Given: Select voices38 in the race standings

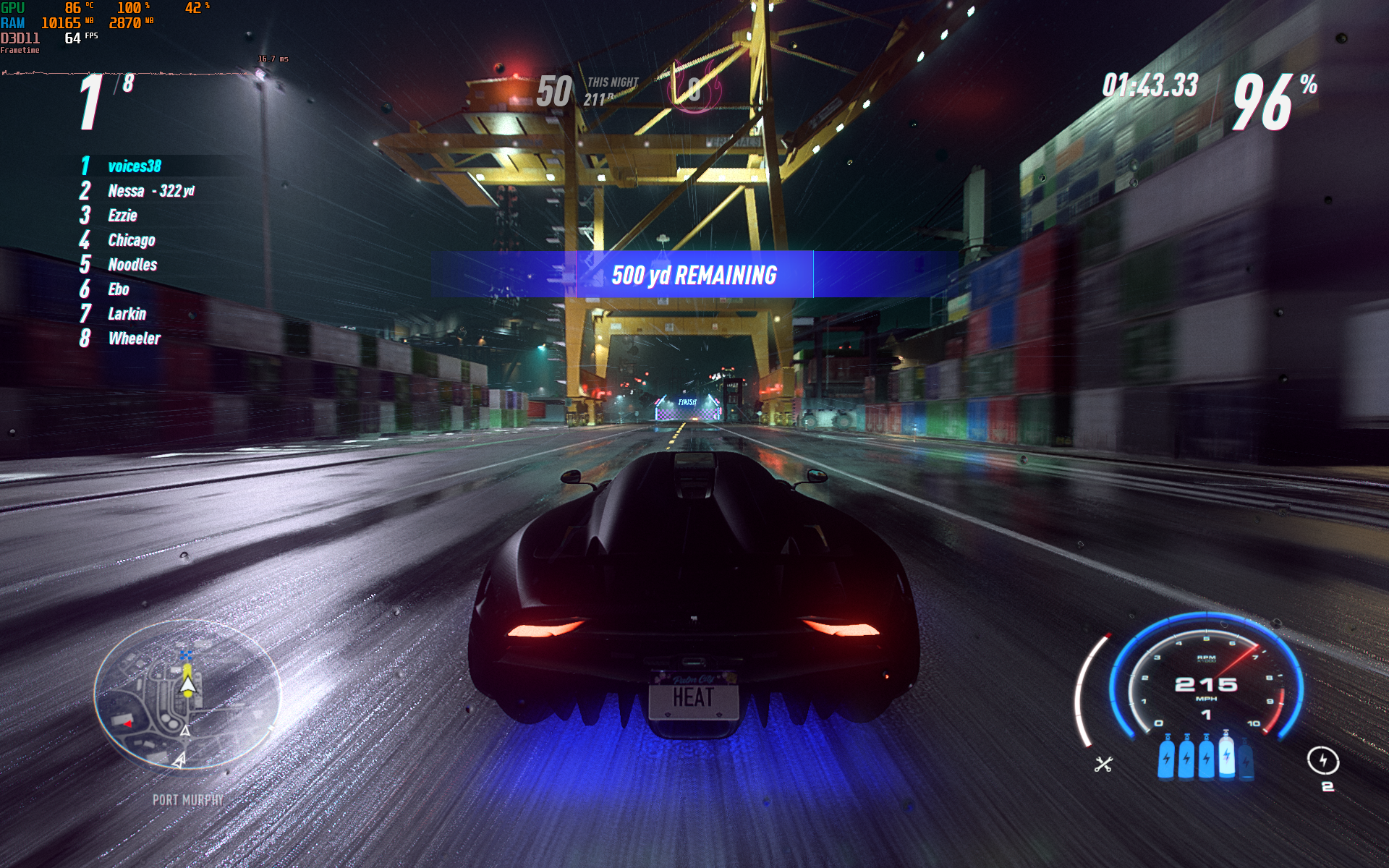Looking at the screenshot, I should [x=135, y=166].
